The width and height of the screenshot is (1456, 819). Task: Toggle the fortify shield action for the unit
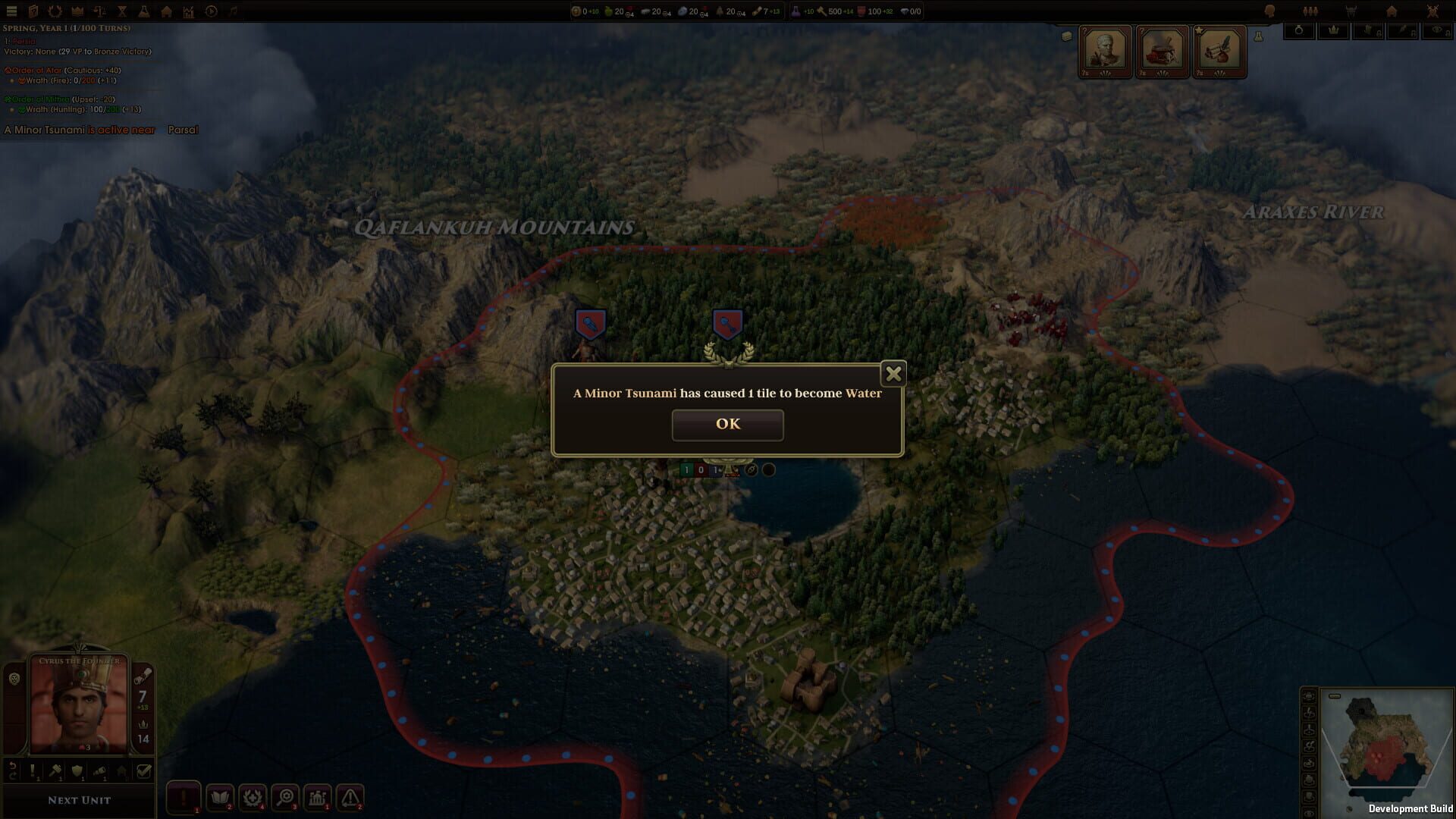point(77,773)
